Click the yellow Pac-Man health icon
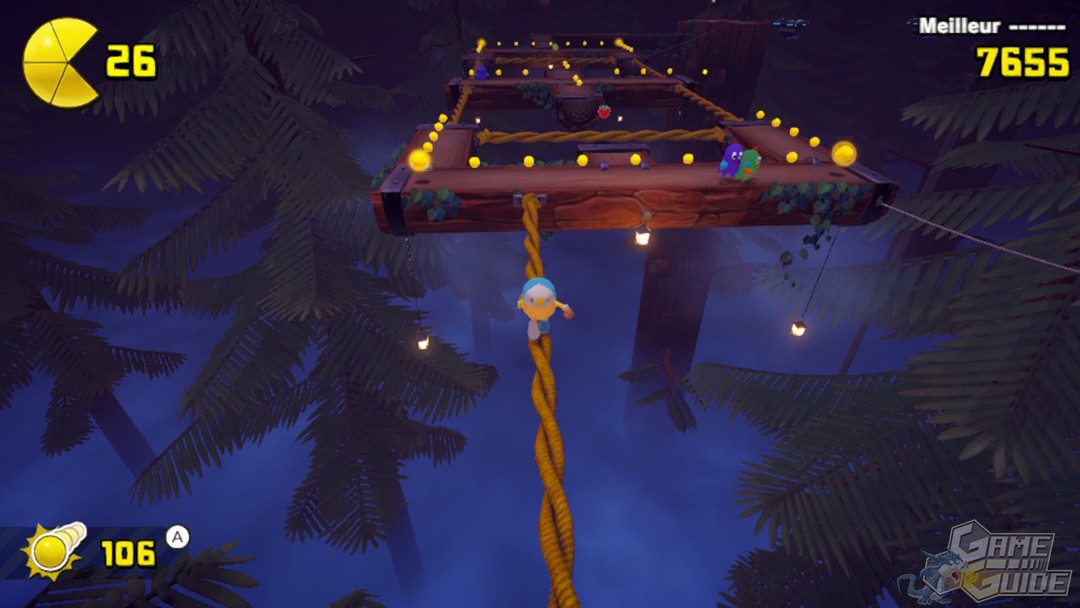Screen dimensions: 1080x608 pos(60,63)
